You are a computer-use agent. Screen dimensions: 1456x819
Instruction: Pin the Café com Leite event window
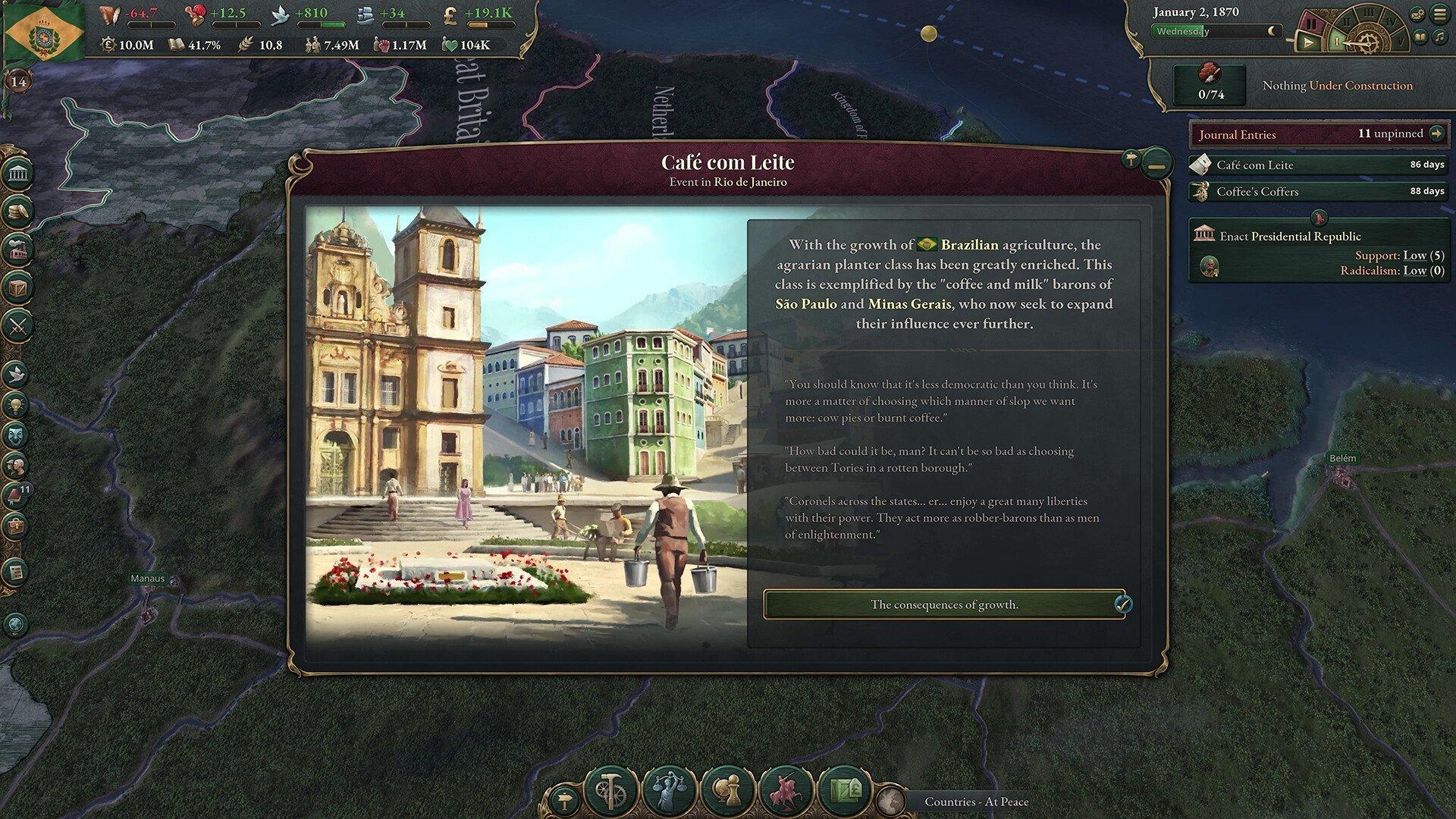1131,158
